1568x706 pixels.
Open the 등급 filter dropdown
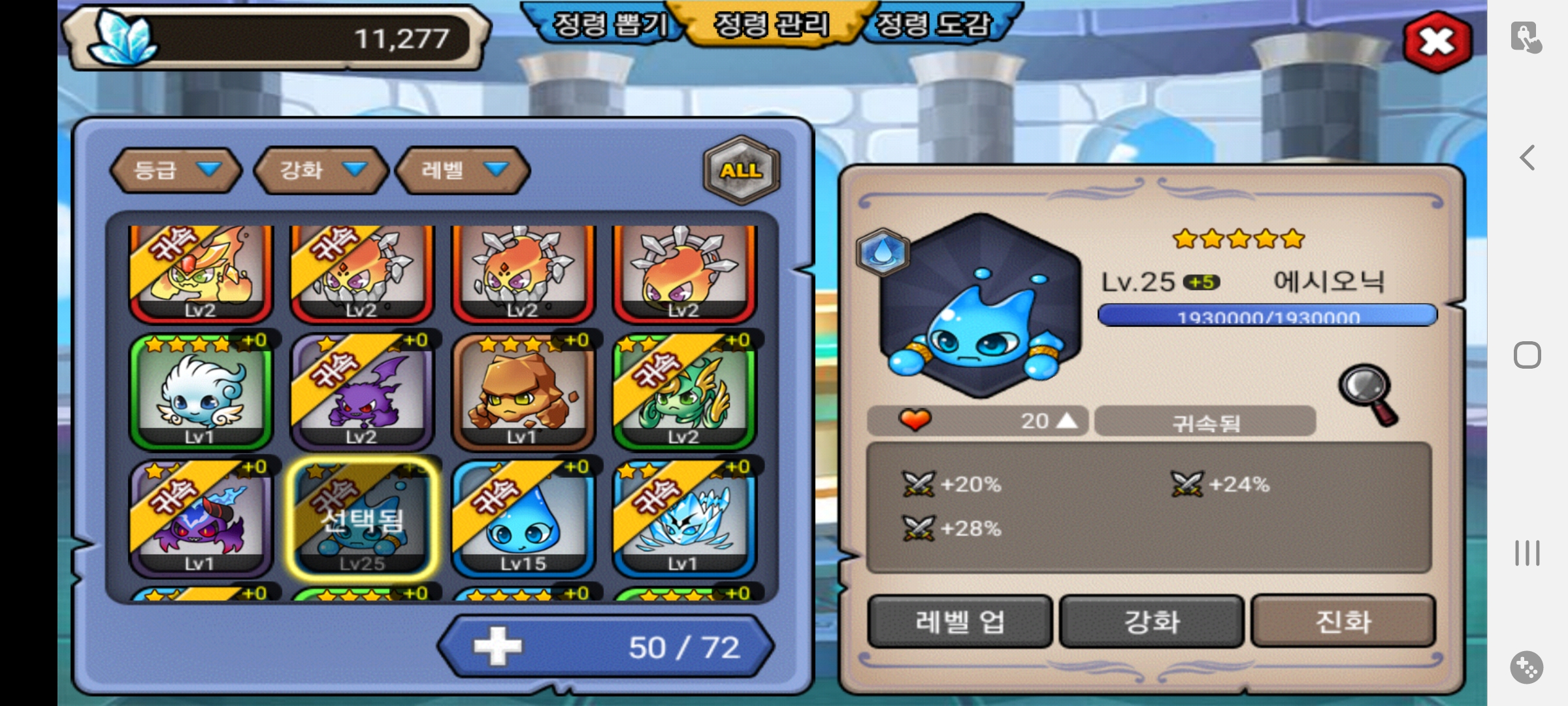tap(176, 170)
